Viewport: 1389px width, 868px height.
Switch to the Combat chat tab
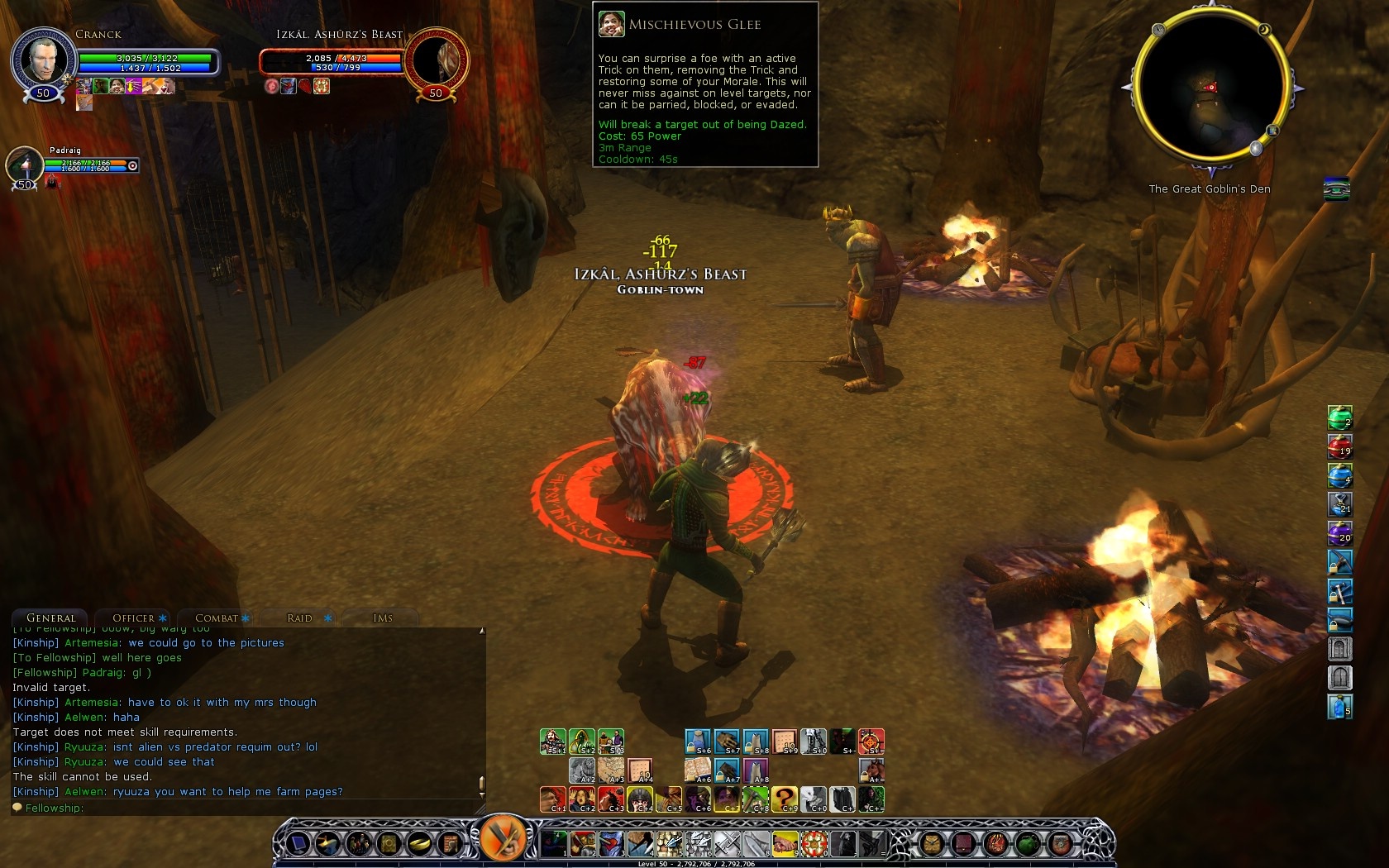(x=217, y=618)
